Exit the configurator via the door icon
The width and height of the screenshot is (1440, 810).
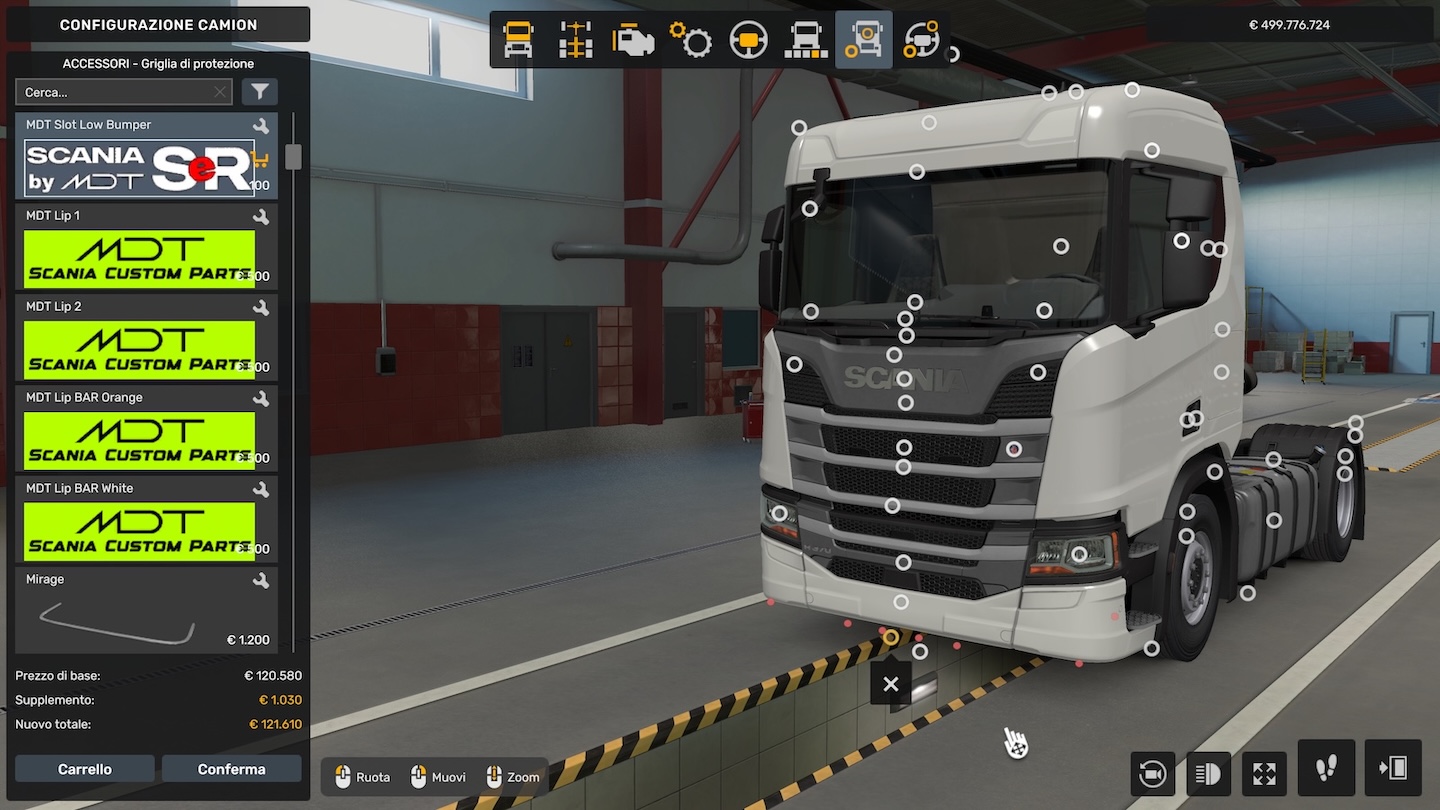click(x=1392, y=768)
